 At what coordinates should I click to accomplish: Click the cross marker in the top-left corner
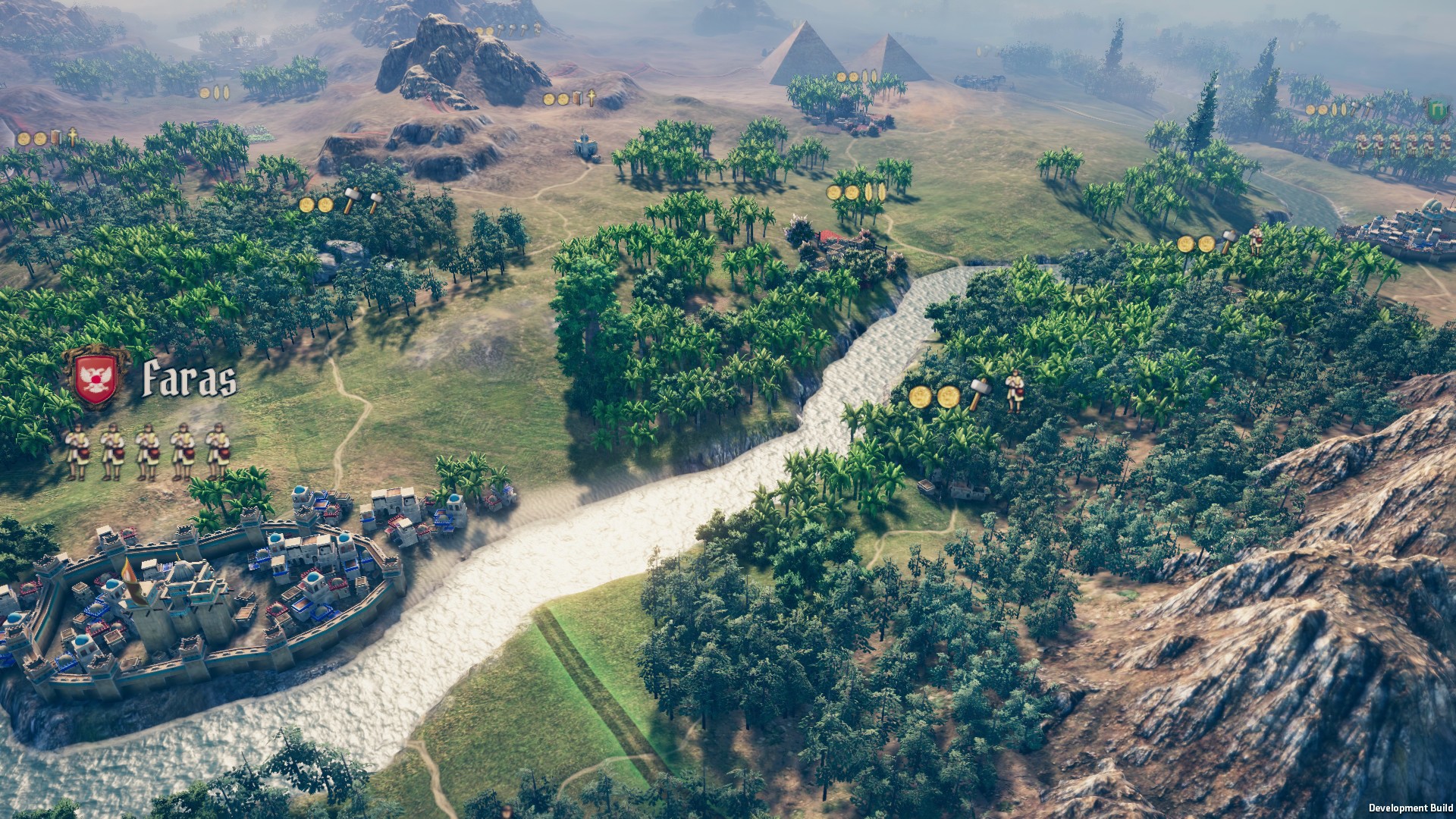coord(73,138)
